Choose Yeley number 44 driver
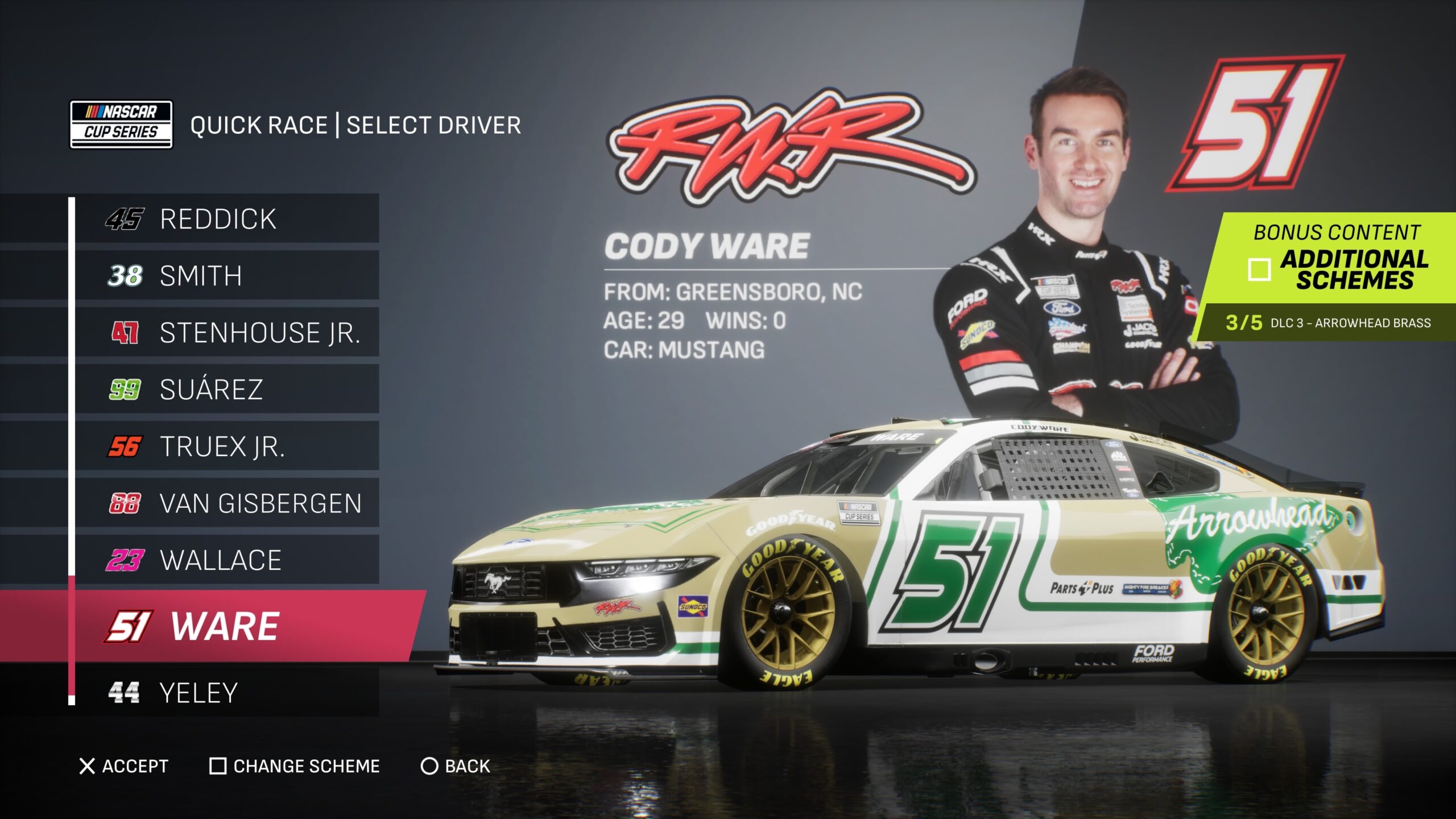The height and width of the screenshot is (819, 1456). coord(227,693)
